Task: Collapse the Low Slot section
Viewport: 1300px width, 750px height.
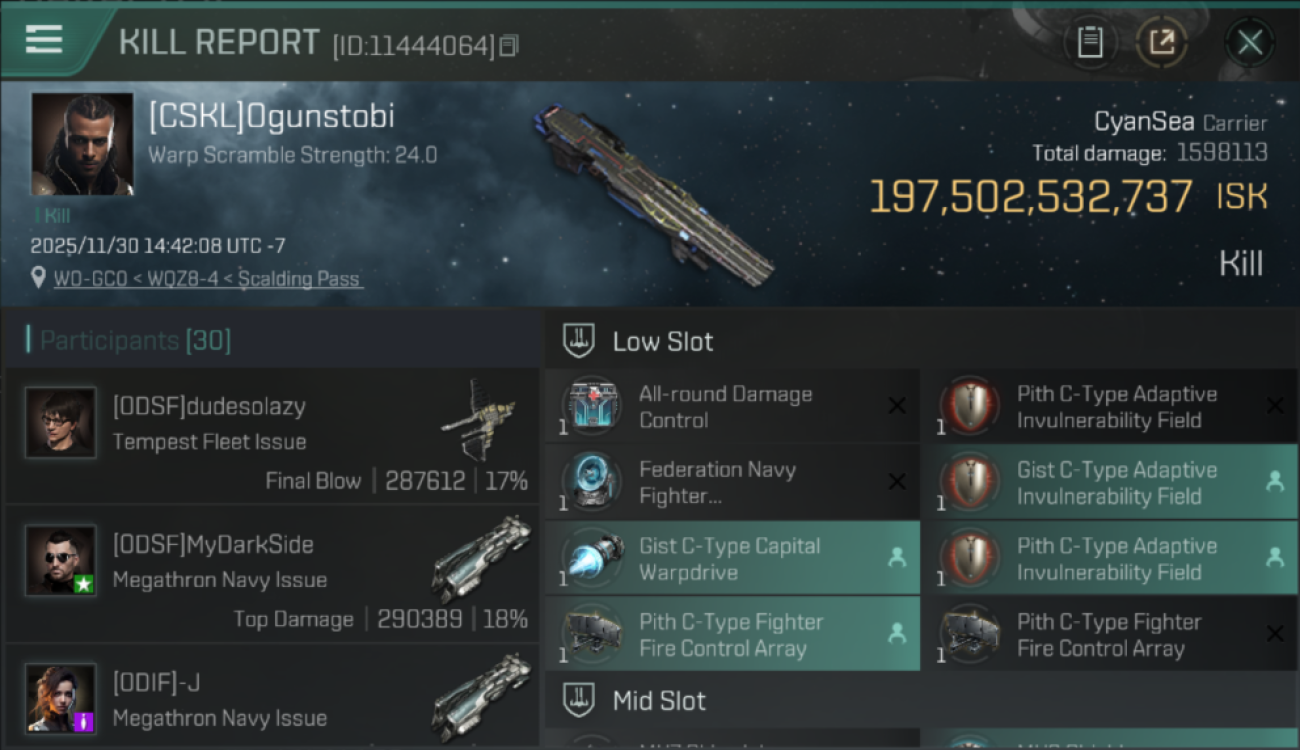Action: tap(663, 340)
